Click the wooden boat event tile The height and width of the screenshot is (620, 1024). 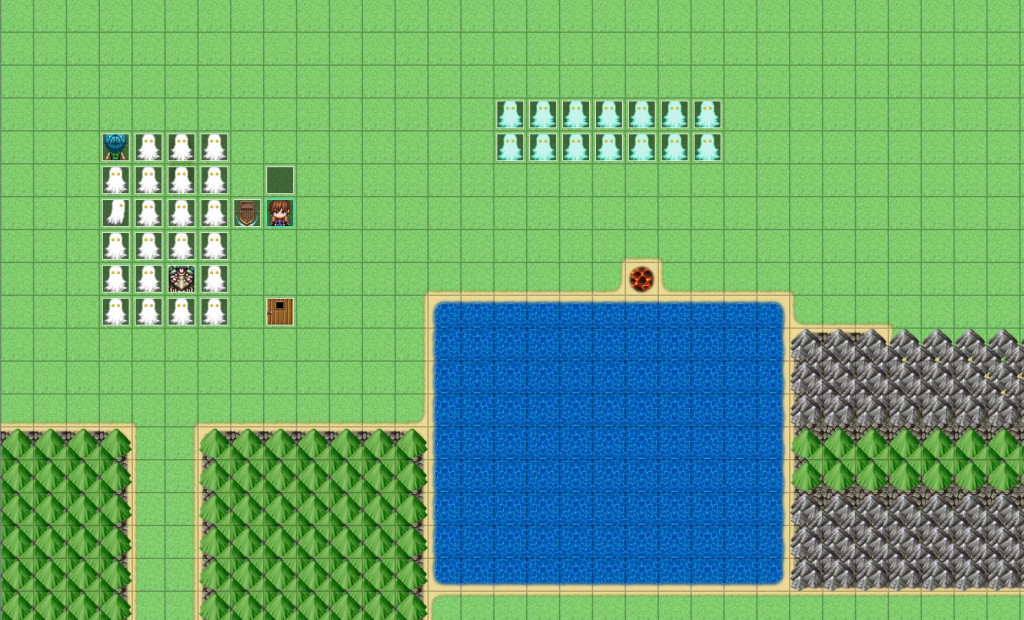click(247, 213)
